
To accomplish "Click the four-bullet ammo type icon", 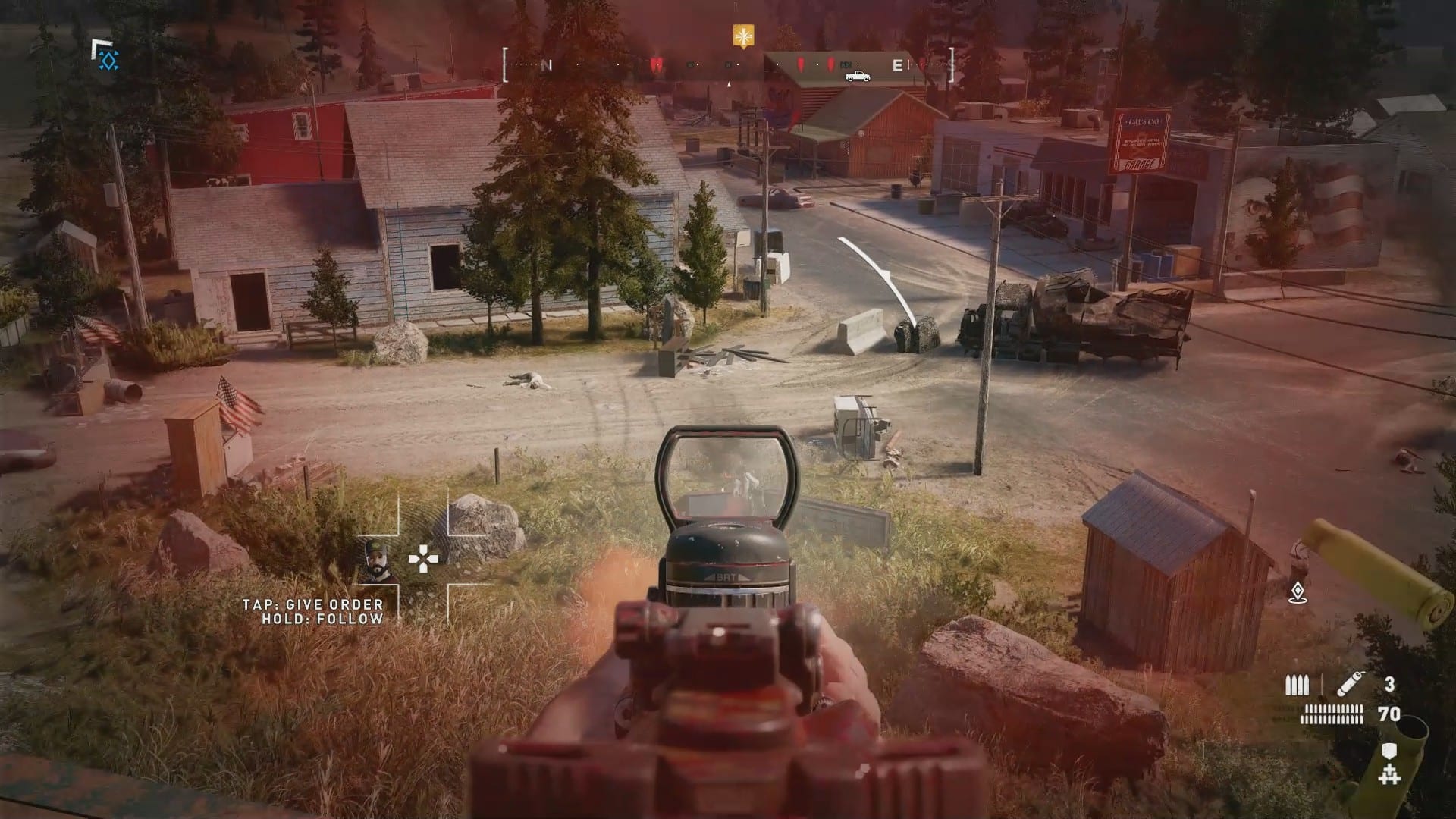I will 1297,686.
